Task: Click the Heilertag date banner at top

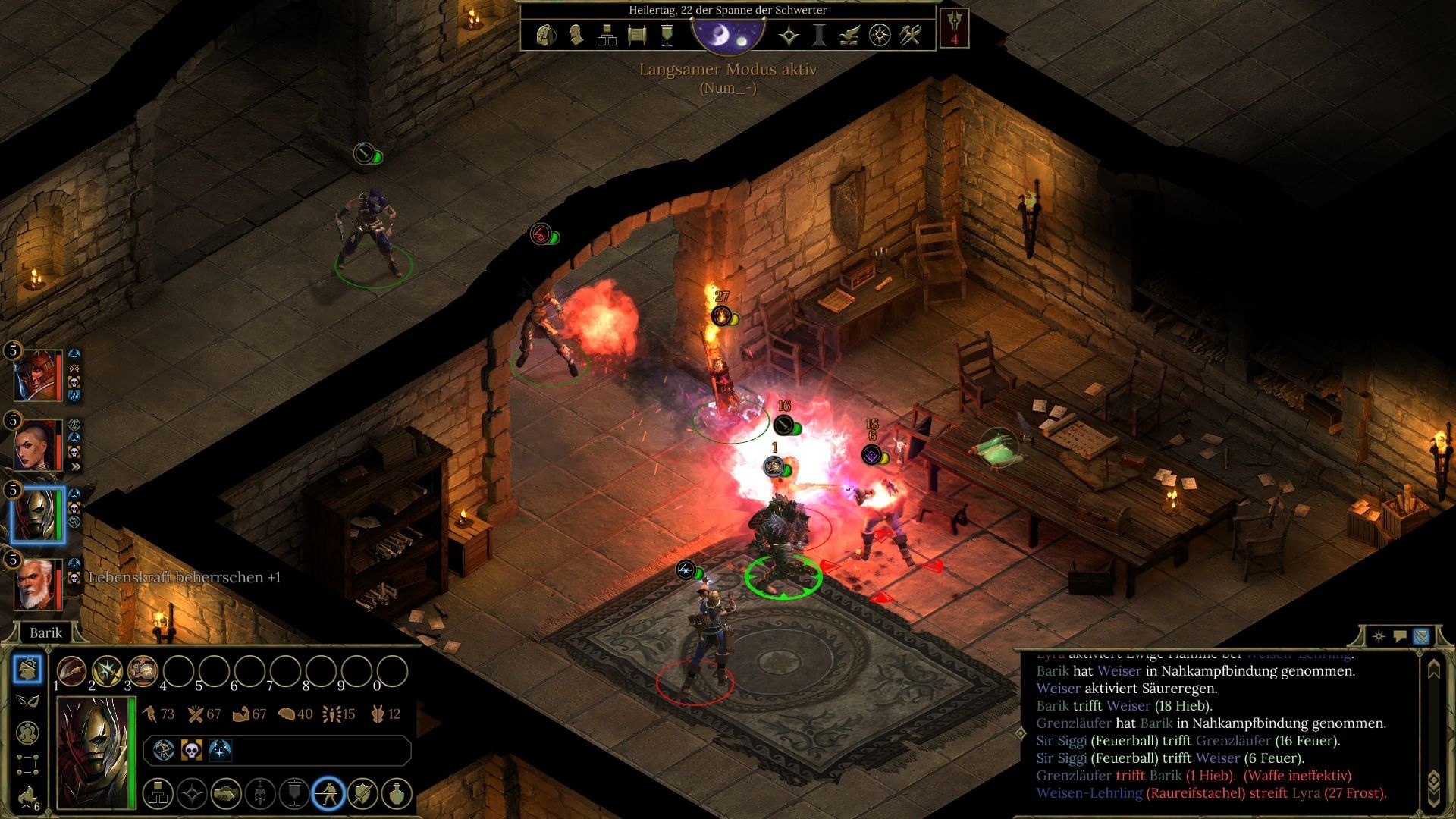Action: coord(726,11)
